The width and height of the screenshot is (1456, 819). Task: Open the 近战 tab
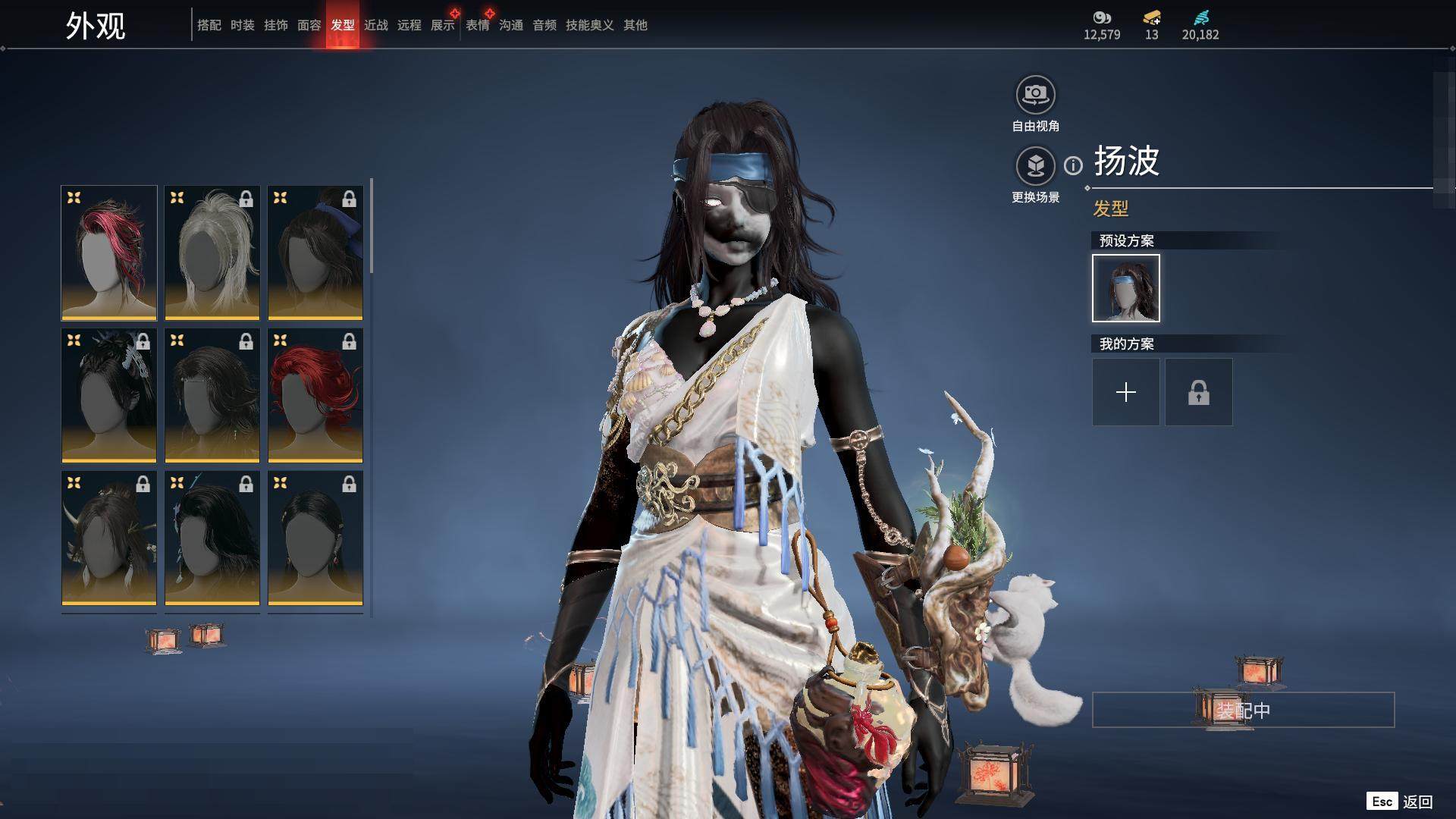(x=375, y=25)
